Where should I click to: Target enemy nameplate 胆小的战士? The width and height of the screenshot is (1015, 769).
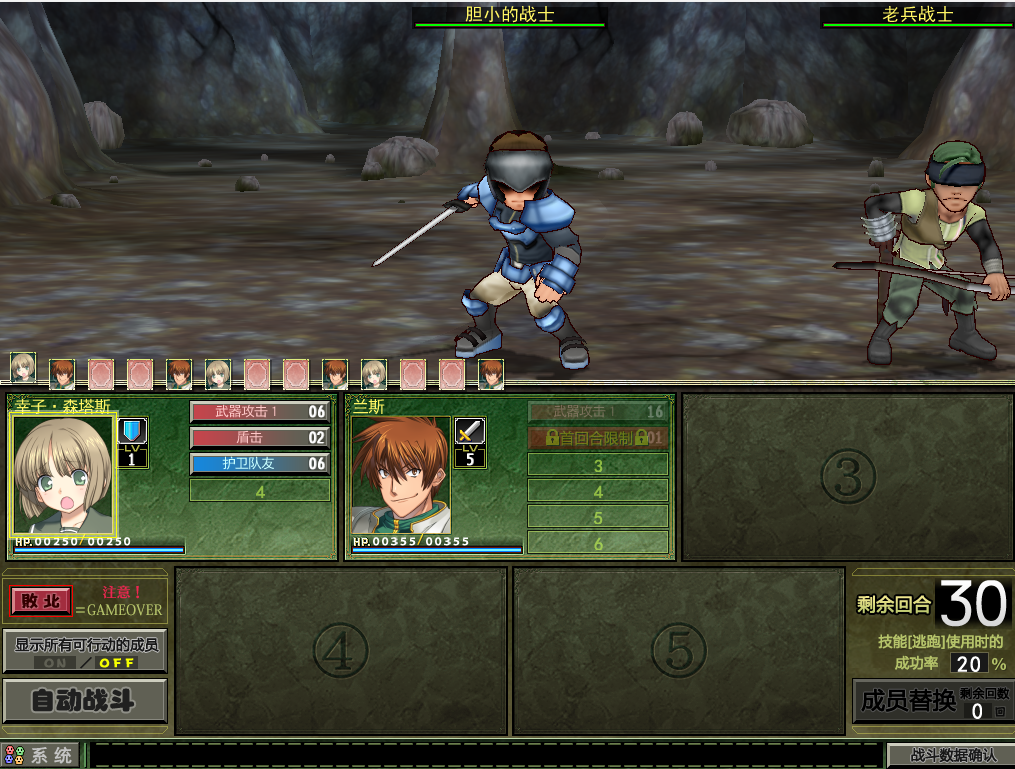(509, 15)
